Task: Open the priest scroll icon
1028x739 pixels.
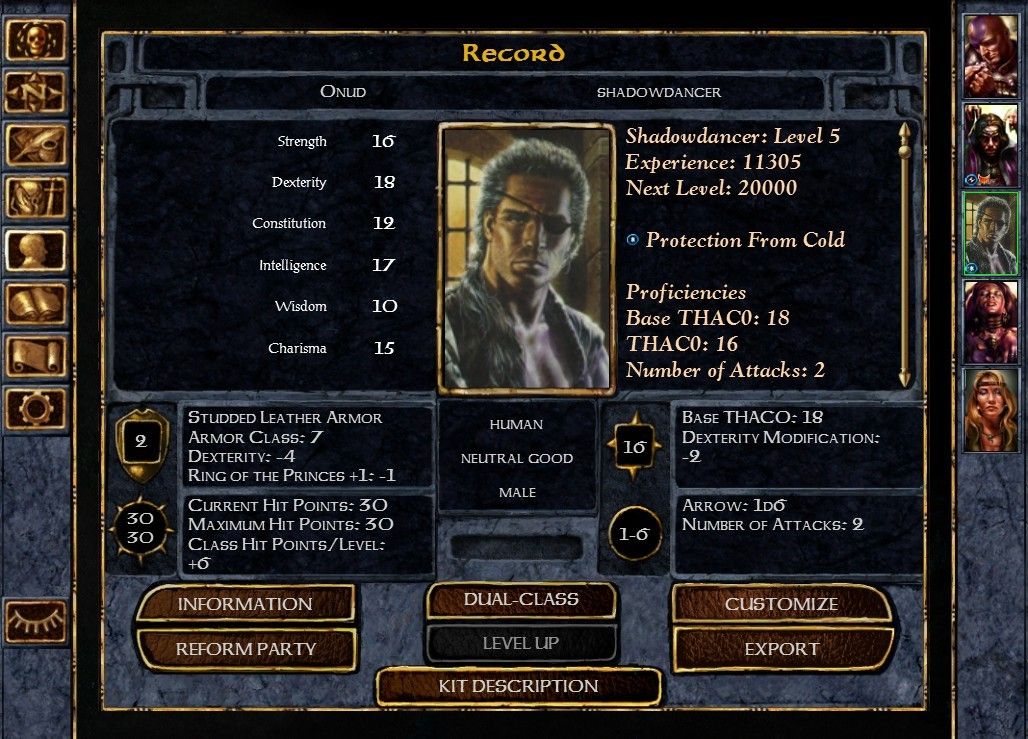Action: point(36,356)
